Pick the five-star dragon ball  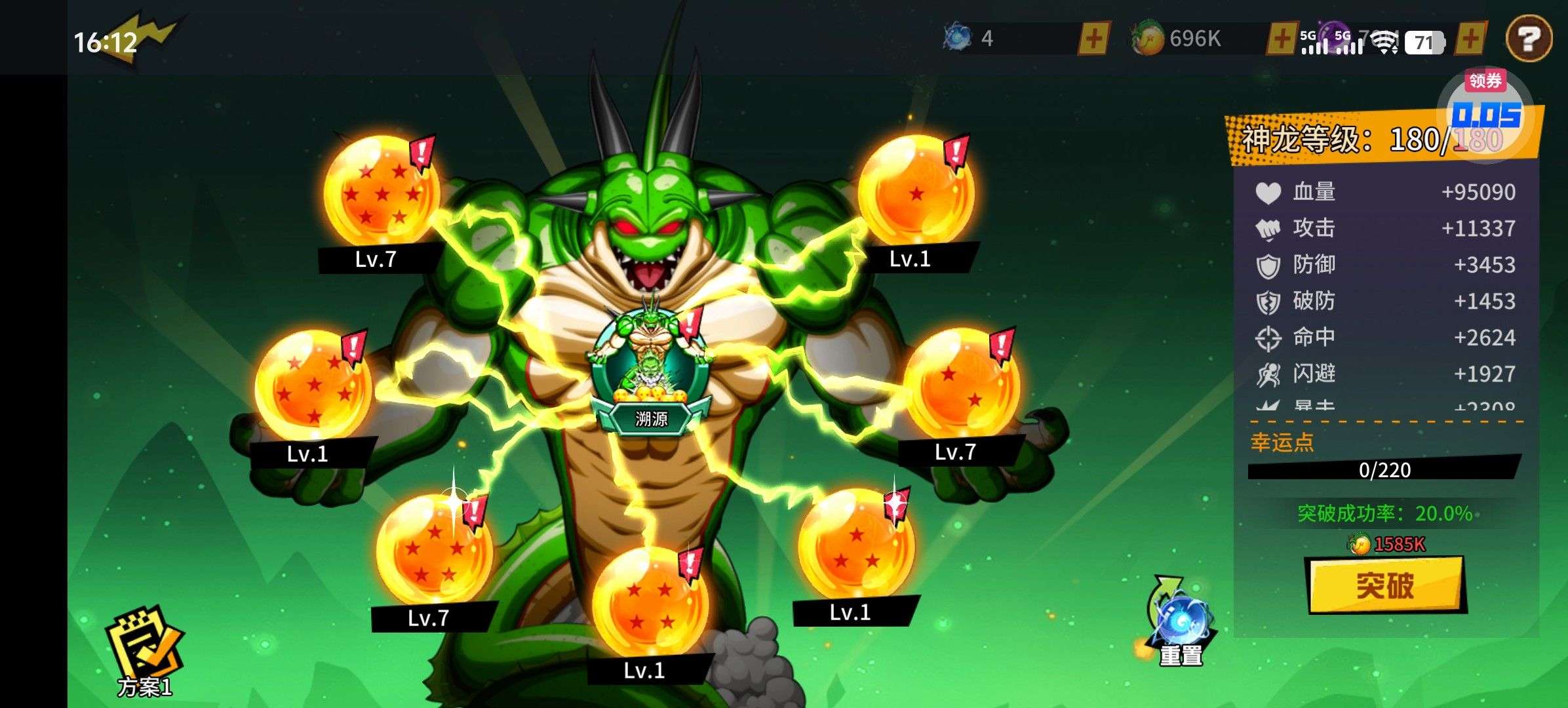pos(434,549)
